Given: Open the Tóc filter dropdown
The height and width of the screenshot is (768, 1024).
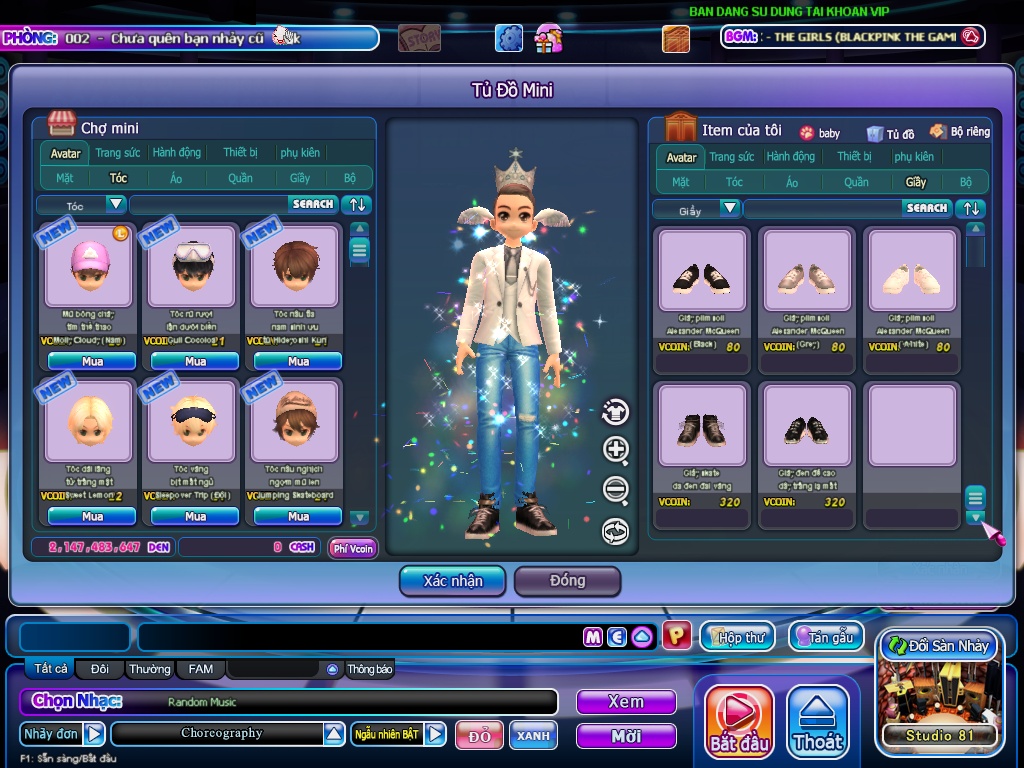Looking at the screenshot, I should click(x=116, y=204).
